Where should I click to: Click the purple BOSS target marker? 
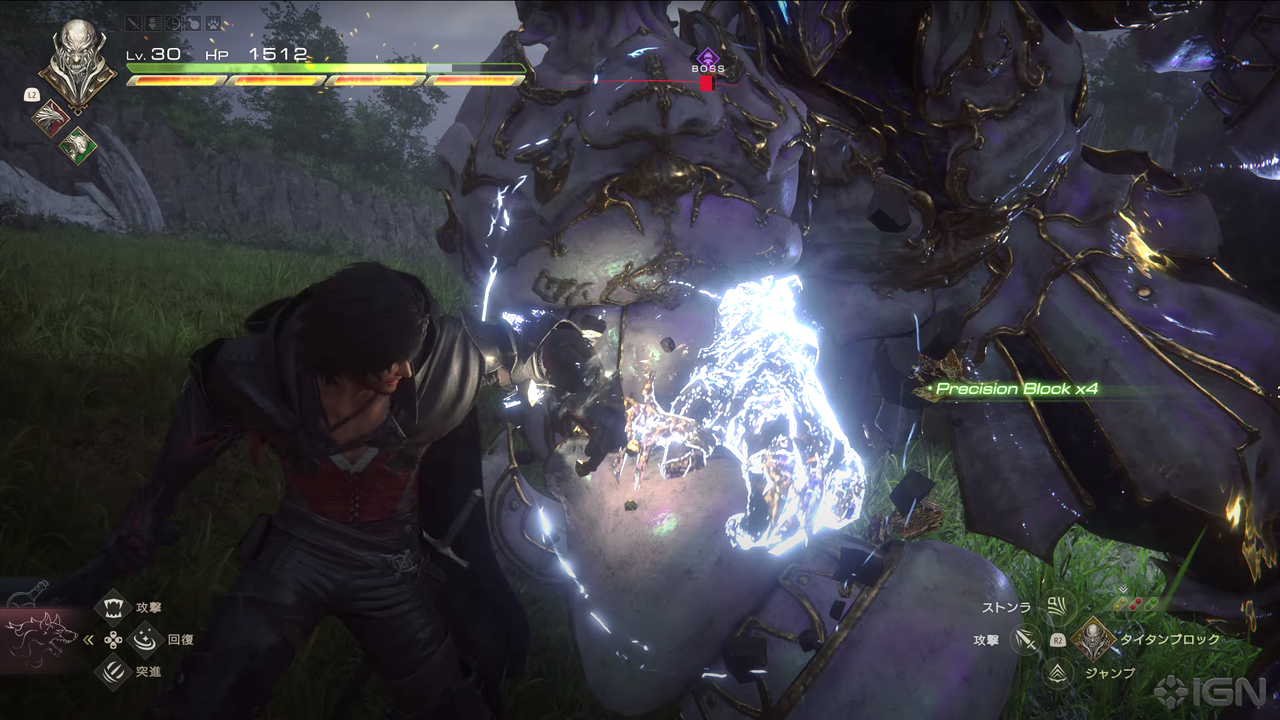pyautogui.click(x=708, y=59)
